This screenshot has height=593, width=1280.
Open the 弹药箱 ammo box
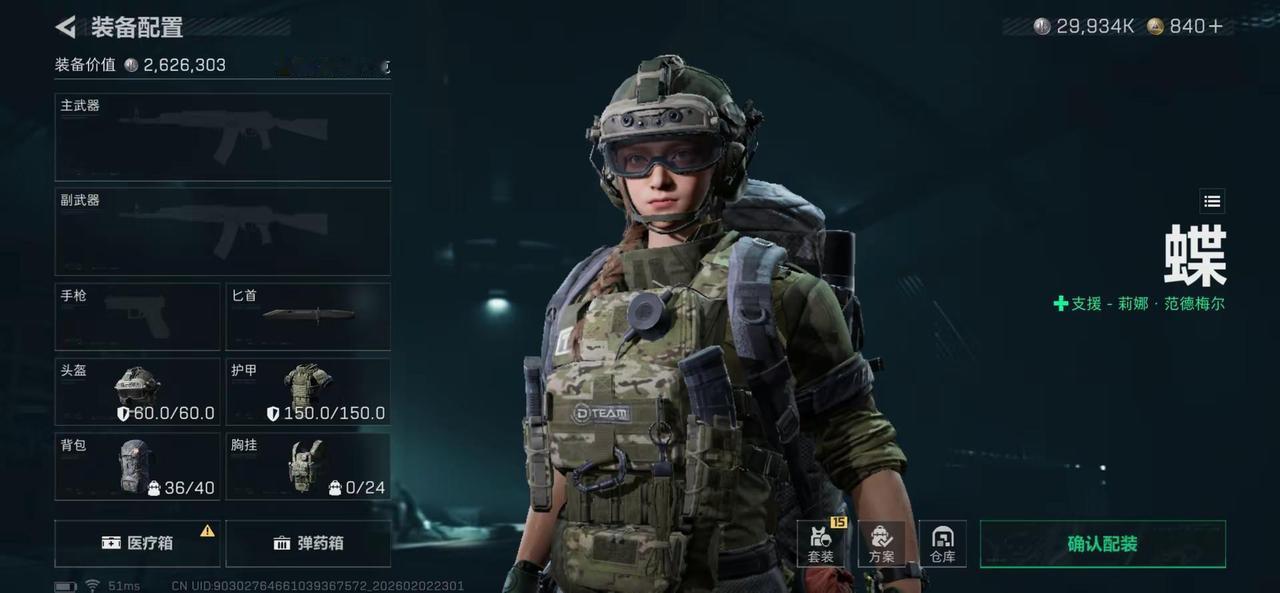(x=308, y=543)
